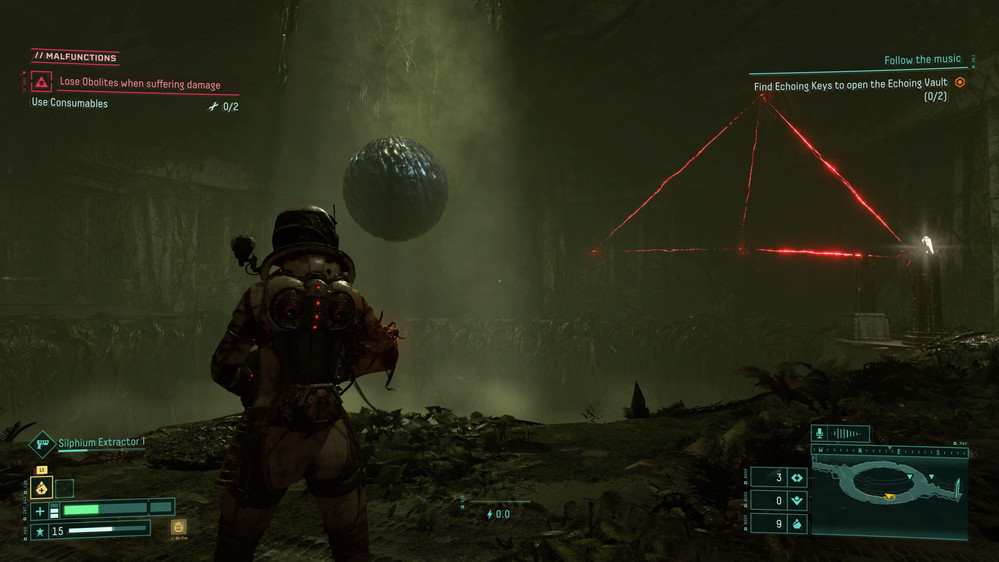Click the orange hexagon objective marker icon

(x=960, y=83)
